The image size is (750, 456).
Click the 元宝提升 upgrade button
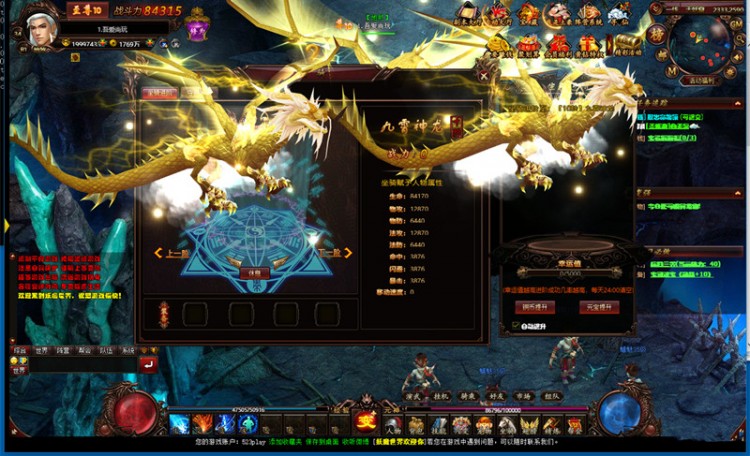click(x=600, y=307)
